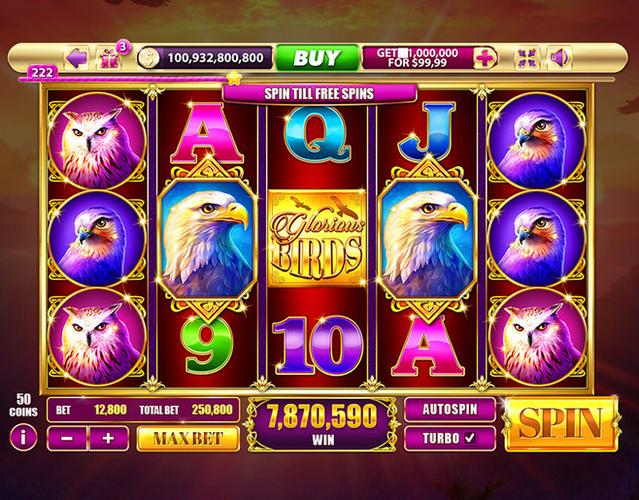The height and width of the screenshot is (500, 639).
Task: Set the wager with MAX BET
Action: pyautogui.click(x=189, y=437)
